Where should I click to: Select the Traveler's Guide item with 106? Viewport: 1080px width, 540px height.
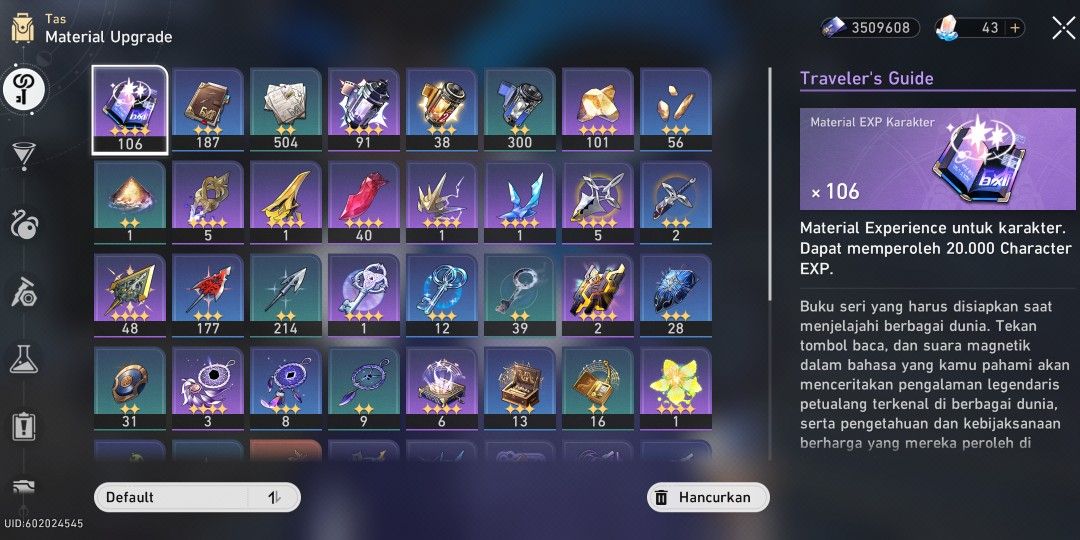(130, 109)
